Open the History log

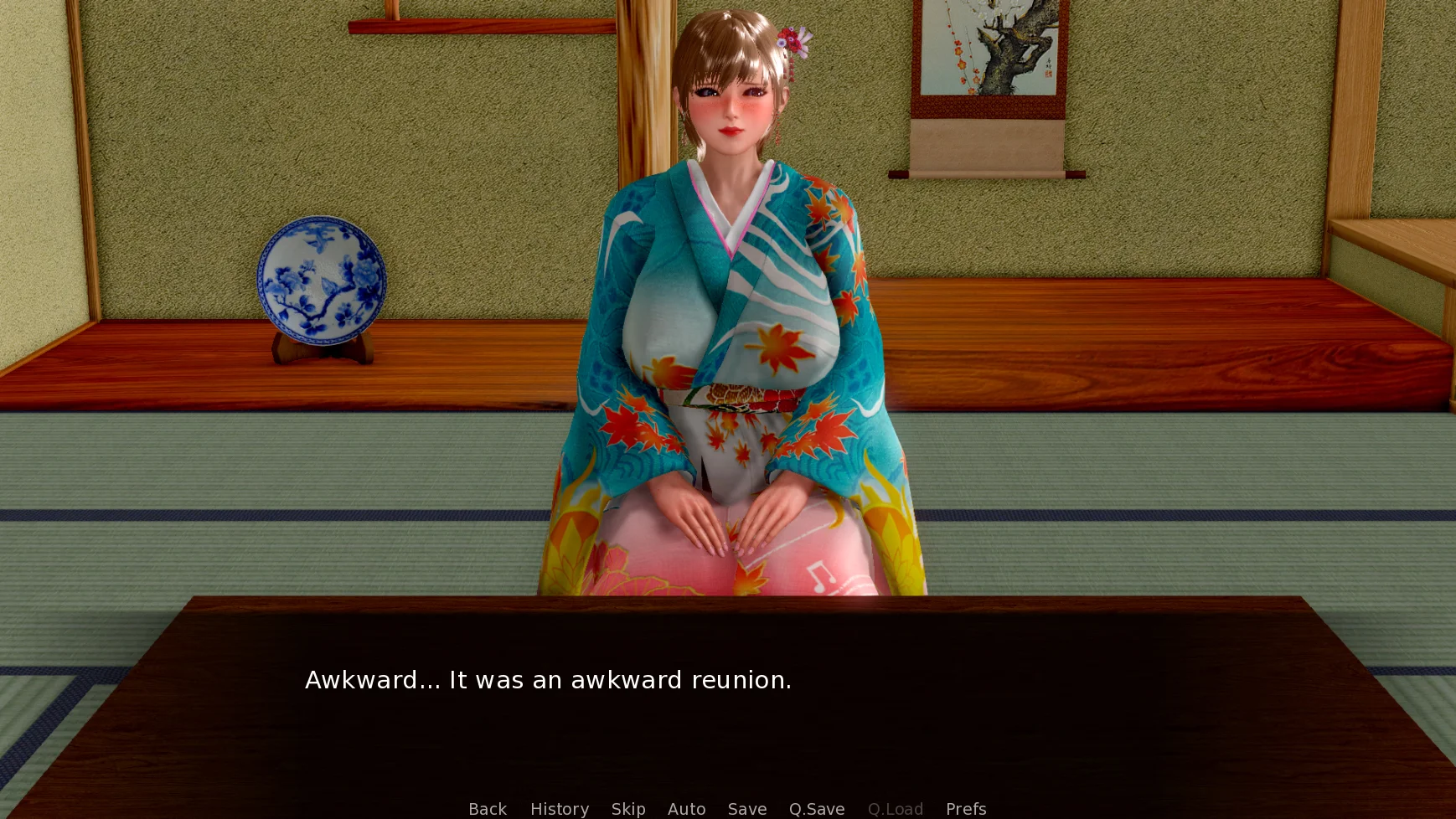[560, 809]
